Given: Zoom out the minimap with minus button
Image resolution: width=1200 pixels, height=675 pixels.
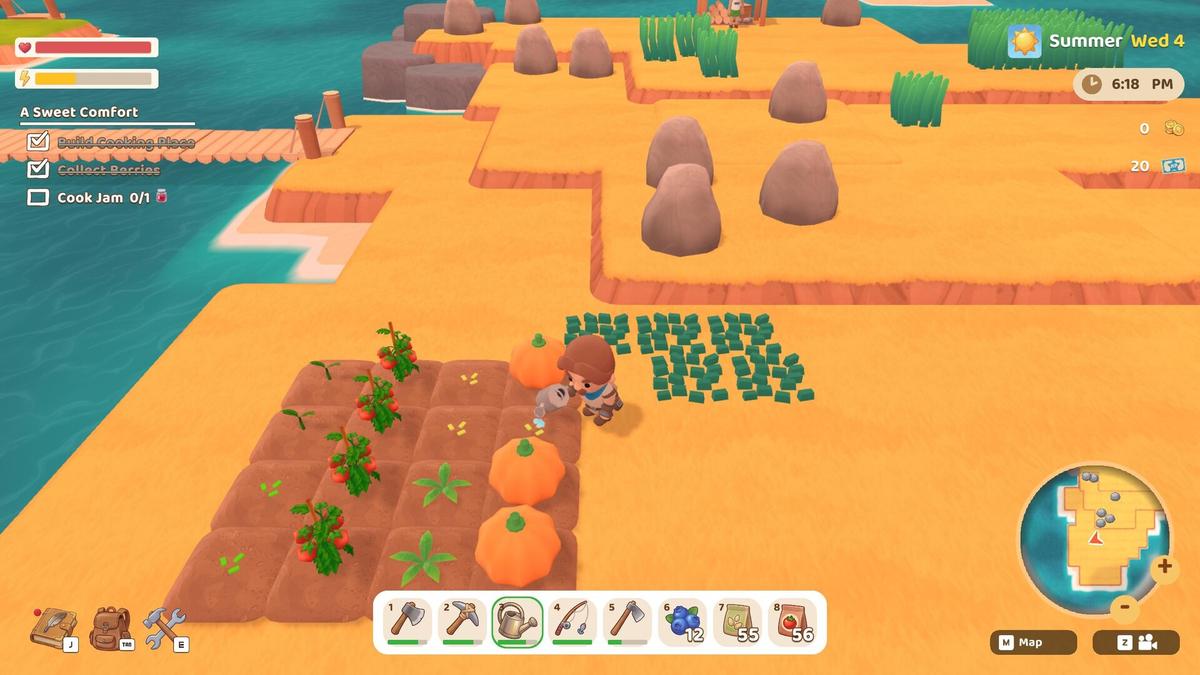Looking at the screenshot, I should [x=1125, y=606].
